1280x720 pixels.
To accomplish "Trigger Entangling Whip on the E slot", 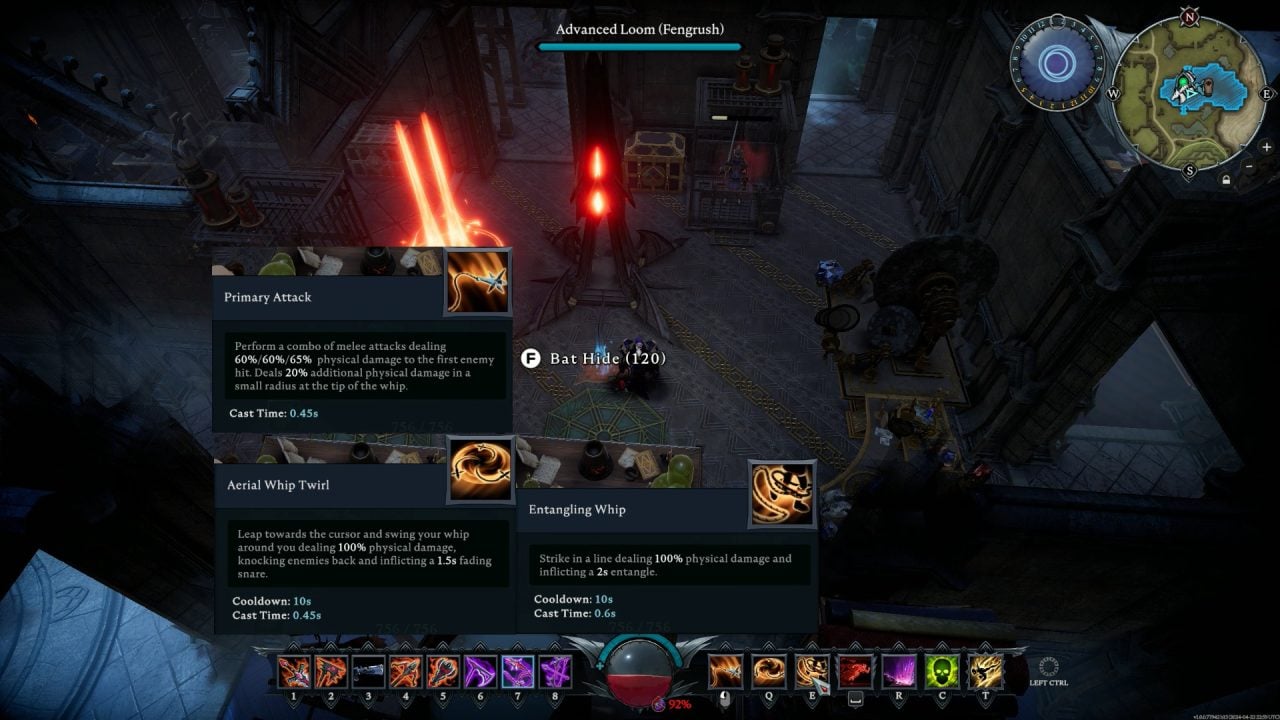I will point(811,671).
